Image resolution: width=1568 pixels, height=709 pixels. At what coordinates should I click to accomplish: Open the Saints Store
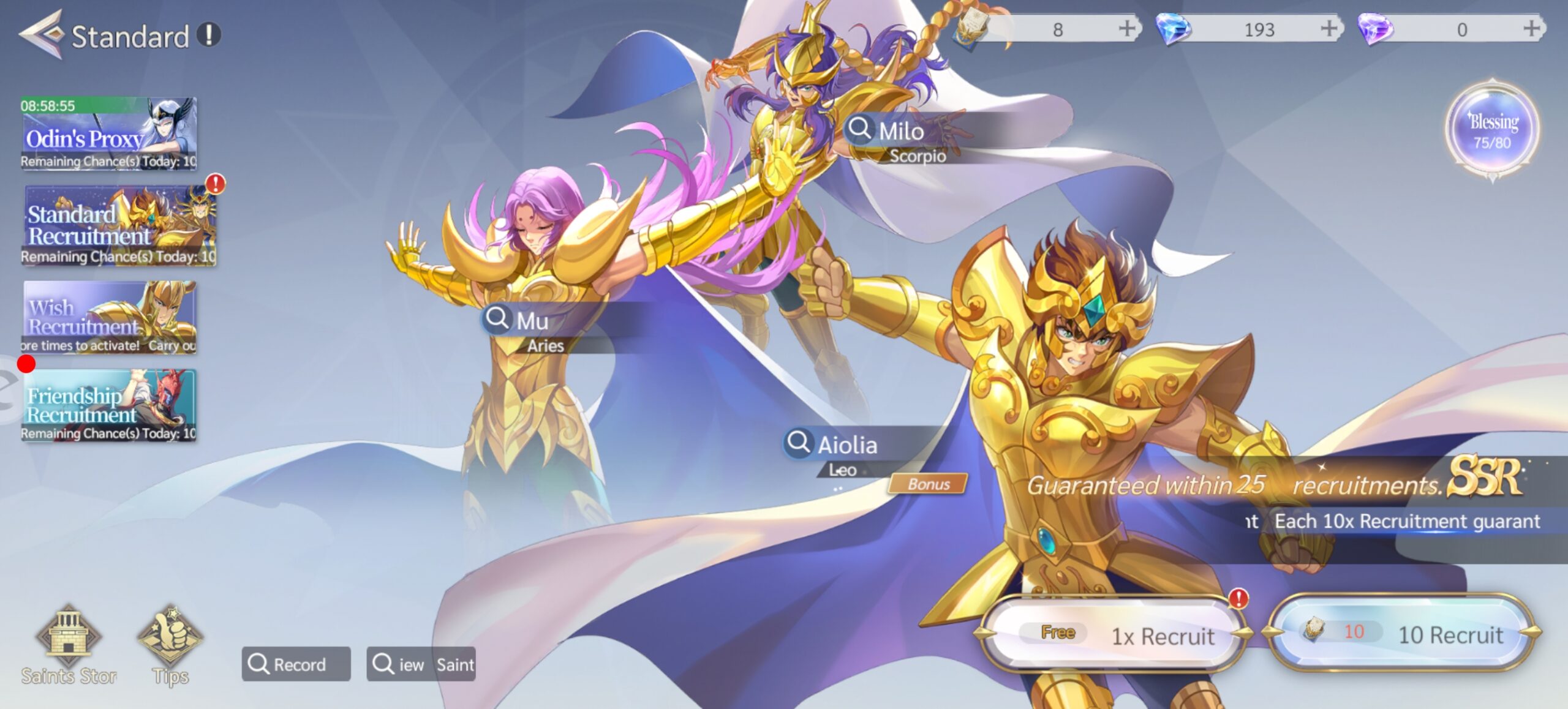point(68,643)
